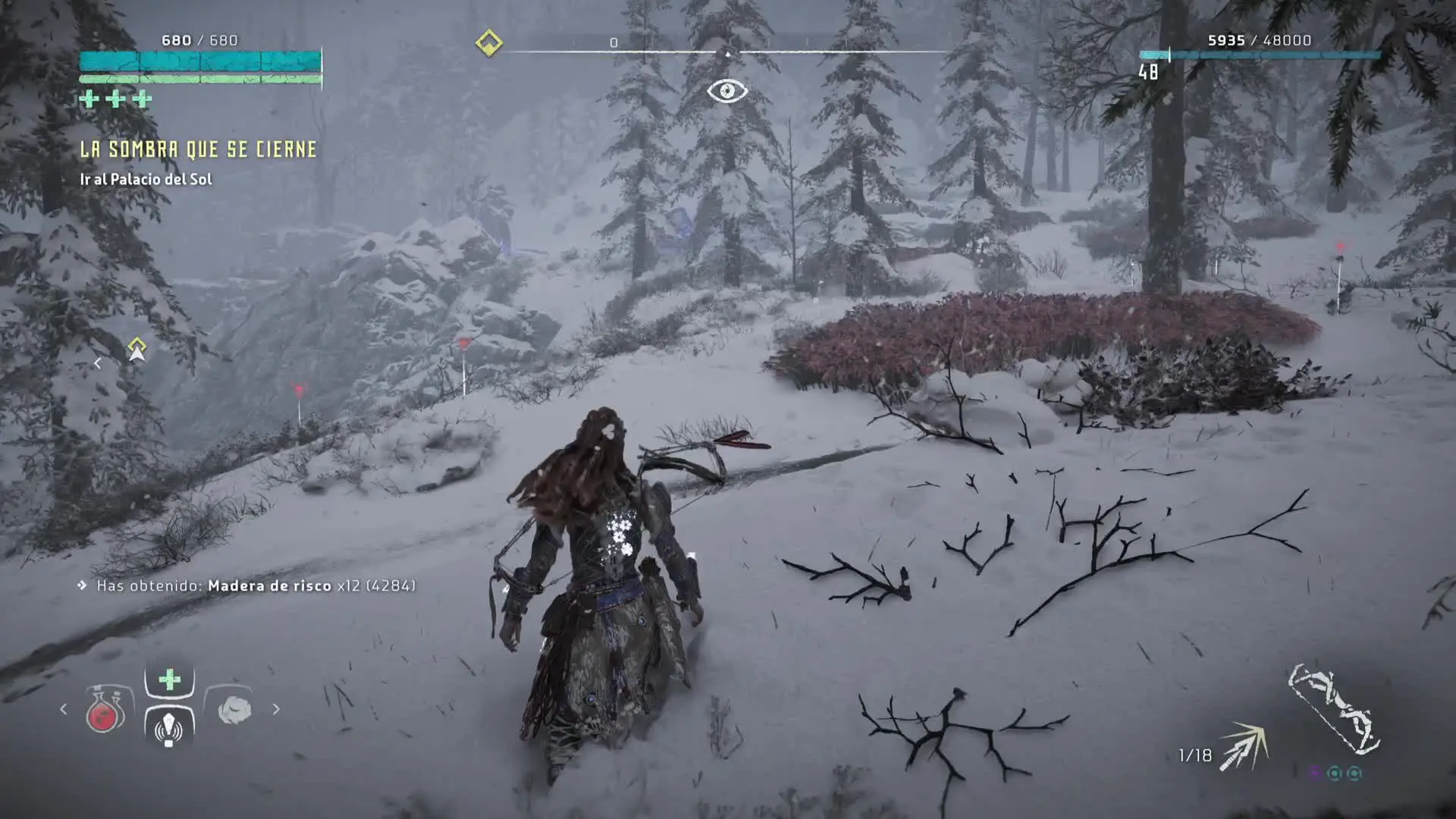Viewport: 1456px width, 819px height.
Task: Cycle tools with the left arrow
Action: click(x=64, y=709)
